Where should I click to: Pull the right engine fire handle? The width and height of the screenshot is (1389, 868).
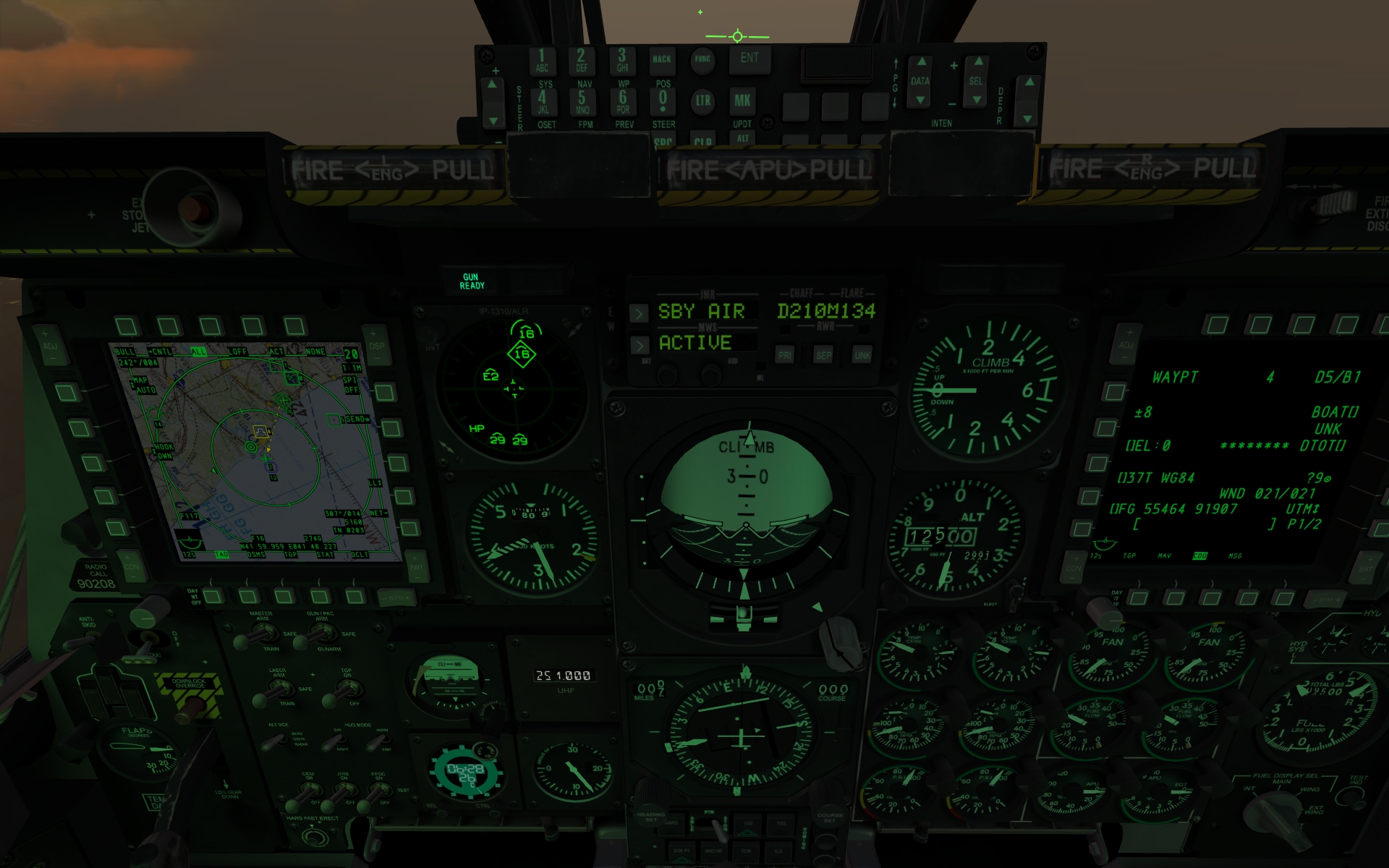tap(1150, 169)
